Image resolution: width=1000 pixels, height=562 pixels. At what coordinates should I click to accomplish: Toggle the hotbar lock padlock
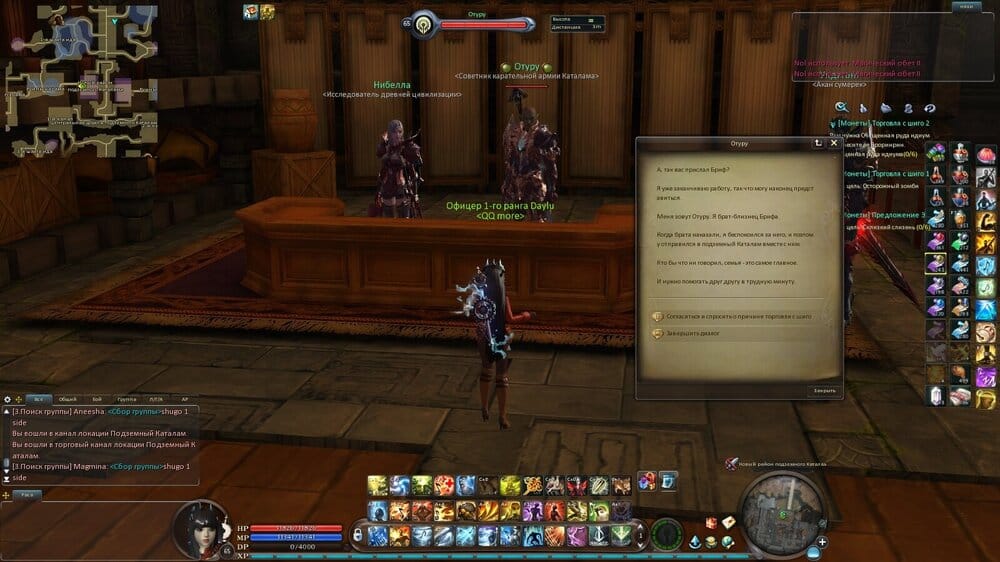pyautogui.click(x=357, y=535)
